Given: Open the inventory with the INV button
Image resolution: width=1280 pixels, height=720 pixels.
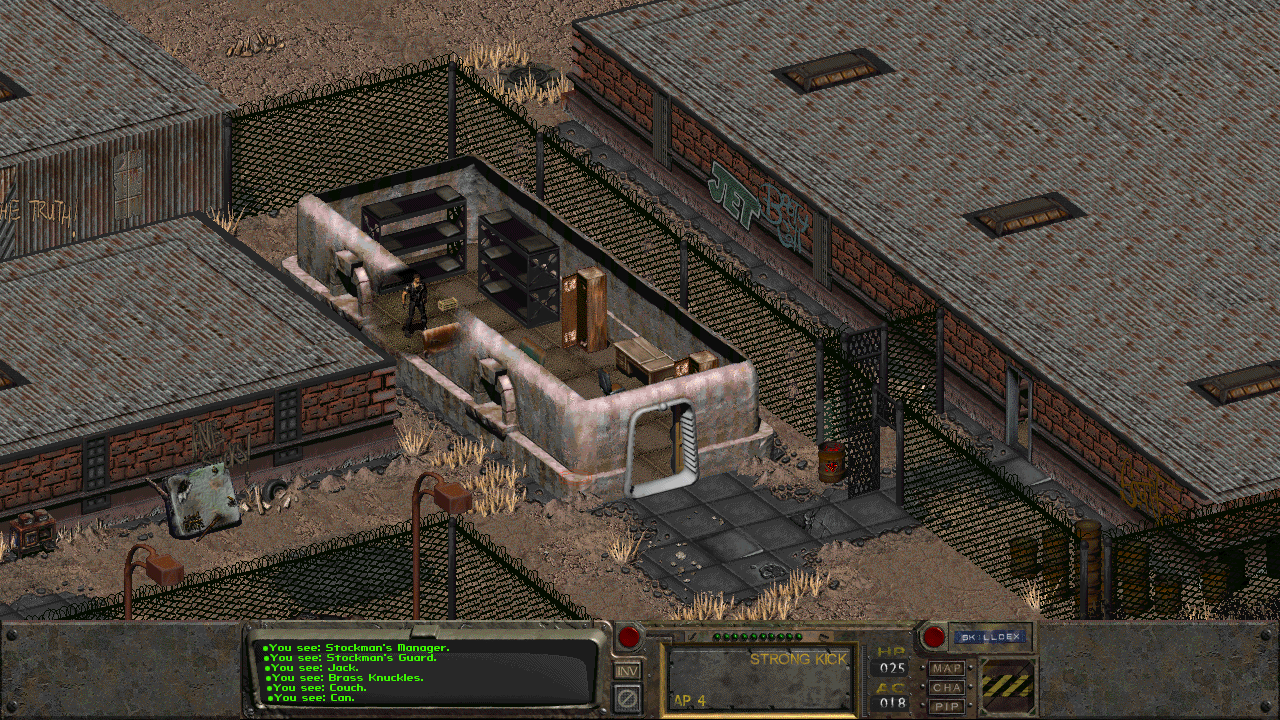Looking at the screenshot, I should [627, 671].
